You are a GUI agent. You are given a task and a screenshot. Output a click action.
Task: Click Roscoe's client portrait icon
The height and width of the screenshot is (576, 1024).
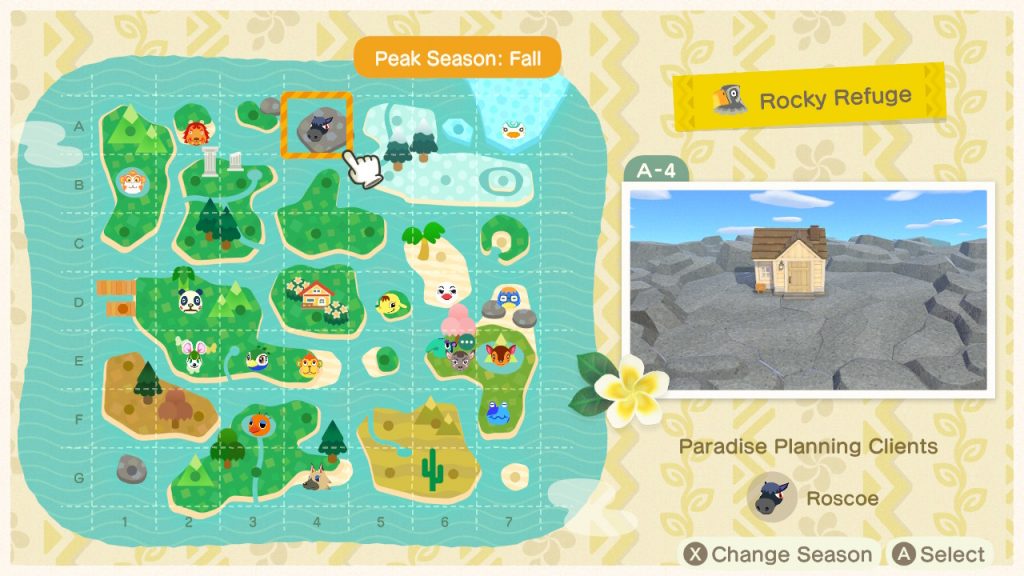pos(772,497)
